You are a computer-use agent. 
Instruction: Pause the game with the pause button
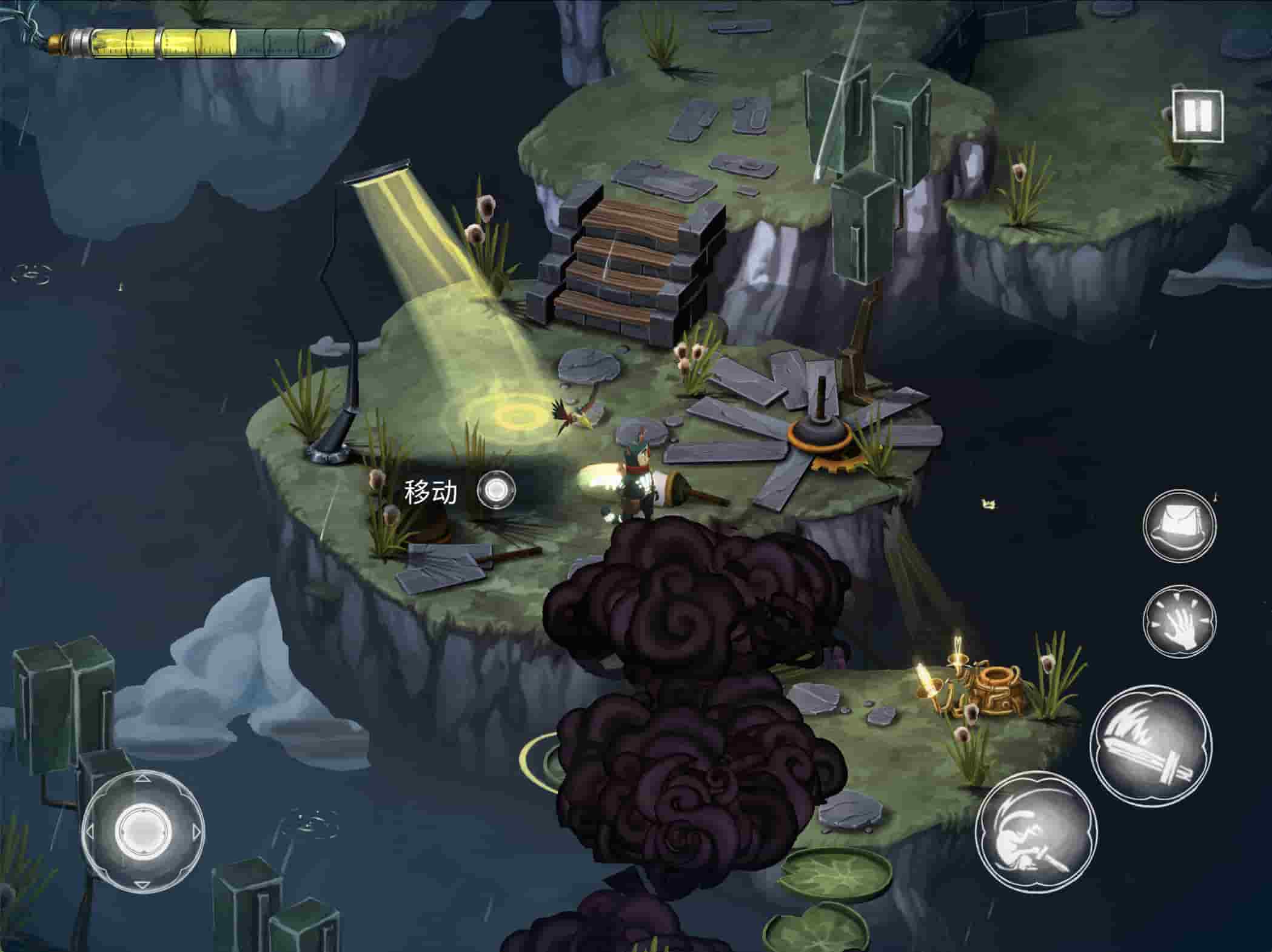coord(1197,115)
